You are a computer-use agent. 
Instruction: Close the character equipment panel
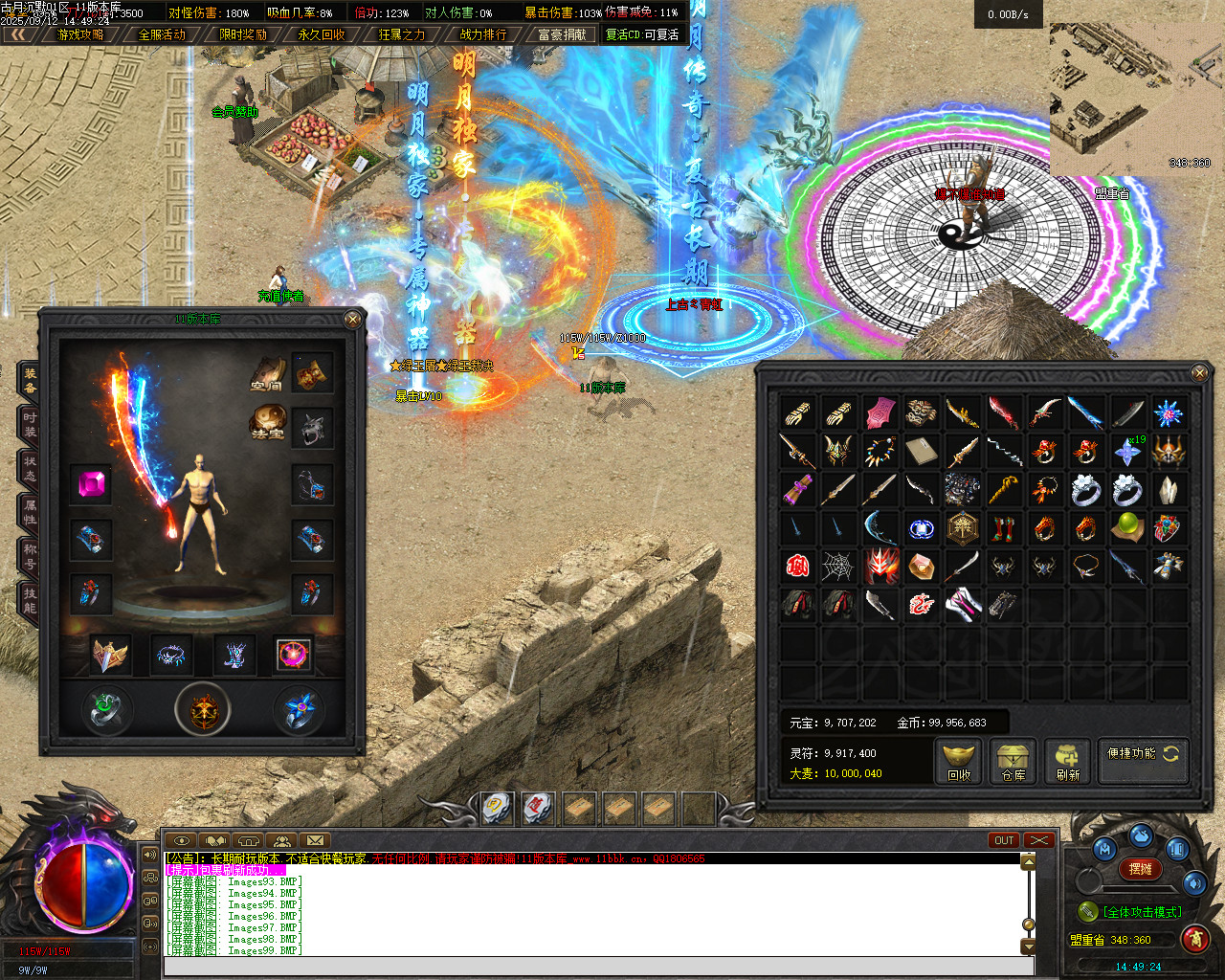[x=352, y=319]
